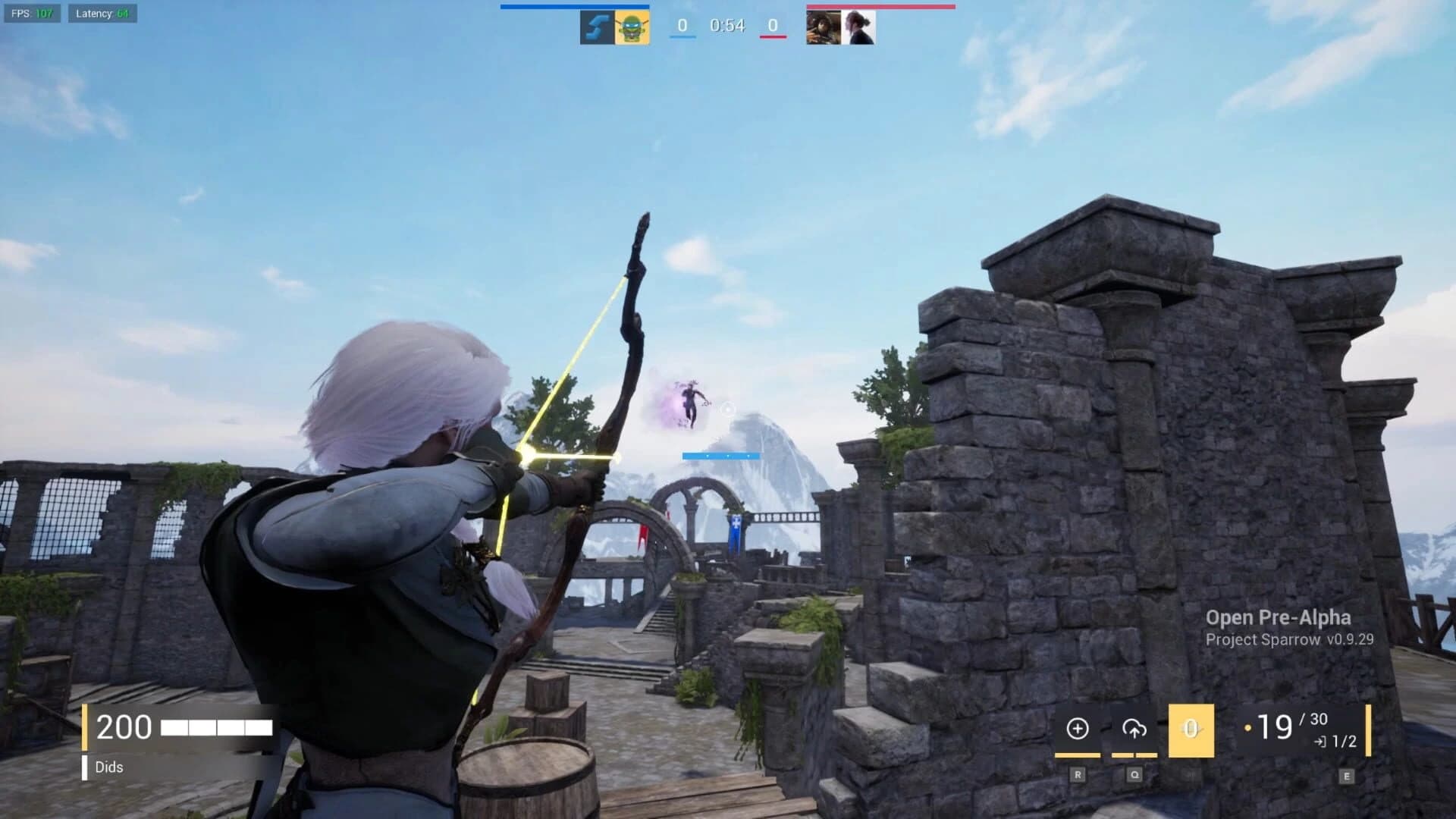Activate the cloud upload ability bound to Q
Image resolution: width=1456 pixels, height=819 pixels.
(x=1133, y=728)
